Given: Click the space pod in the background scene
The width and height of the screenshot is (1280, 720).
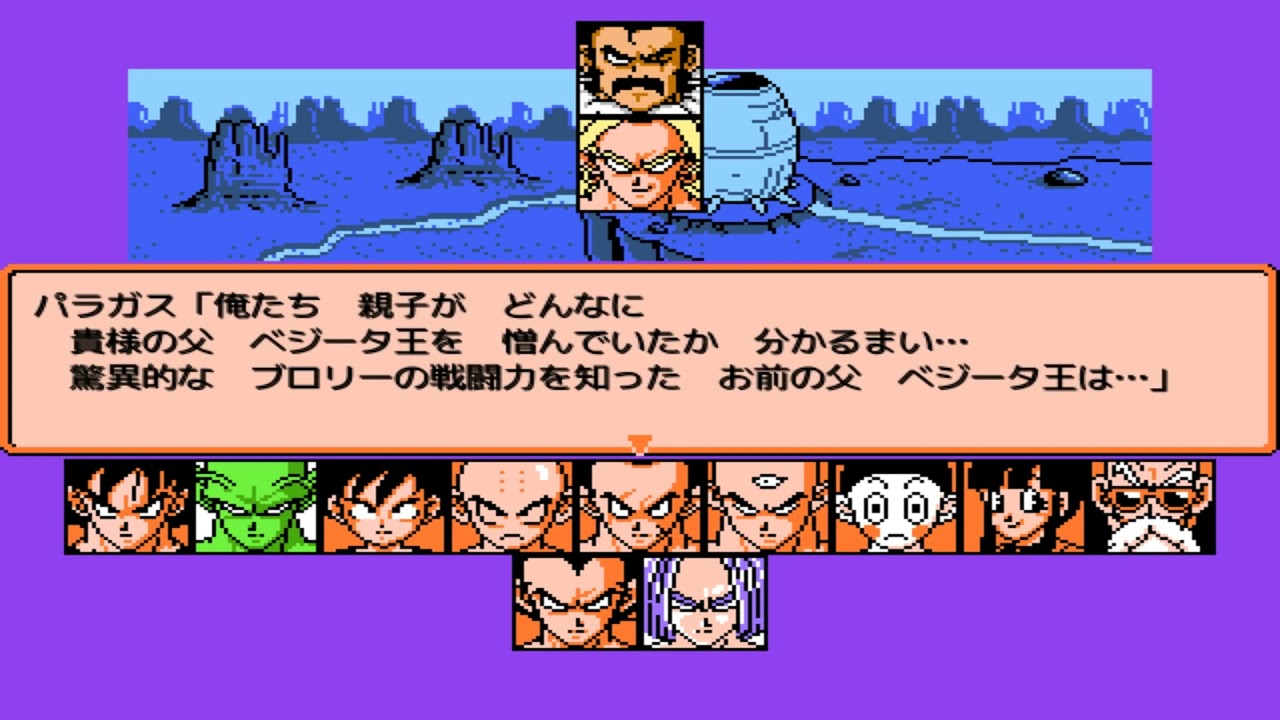Looking at the screenshot, I should [x=750, y=140].
